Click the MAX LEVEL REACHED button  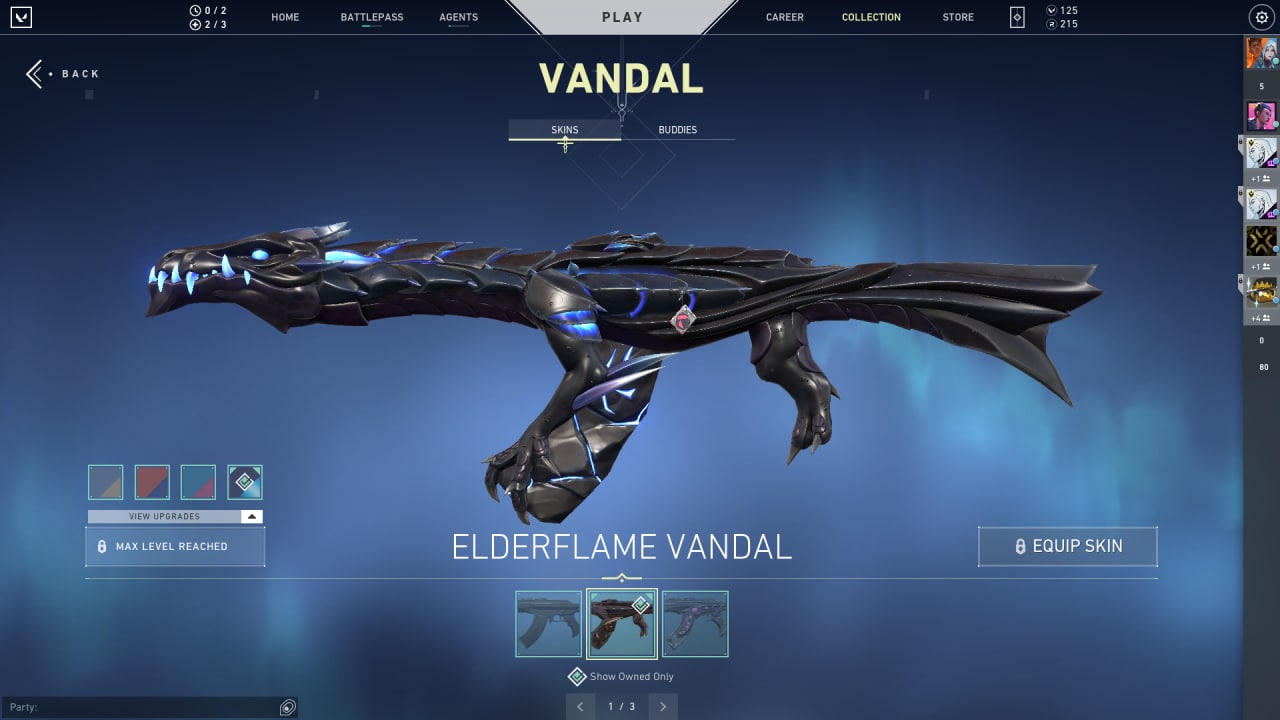(174, 546)
